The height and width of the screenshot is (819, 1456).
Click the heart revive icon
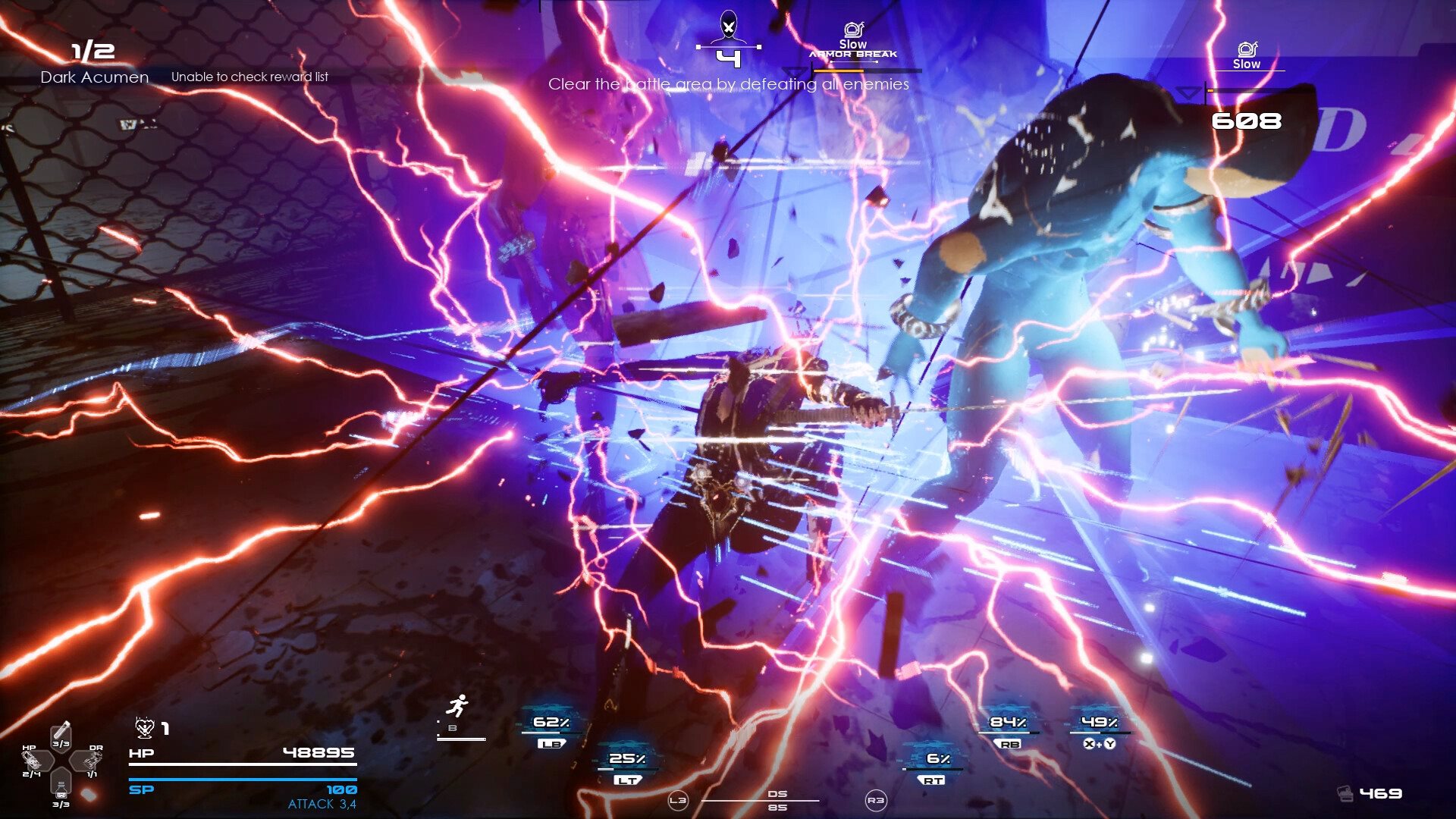pos(144,728)
